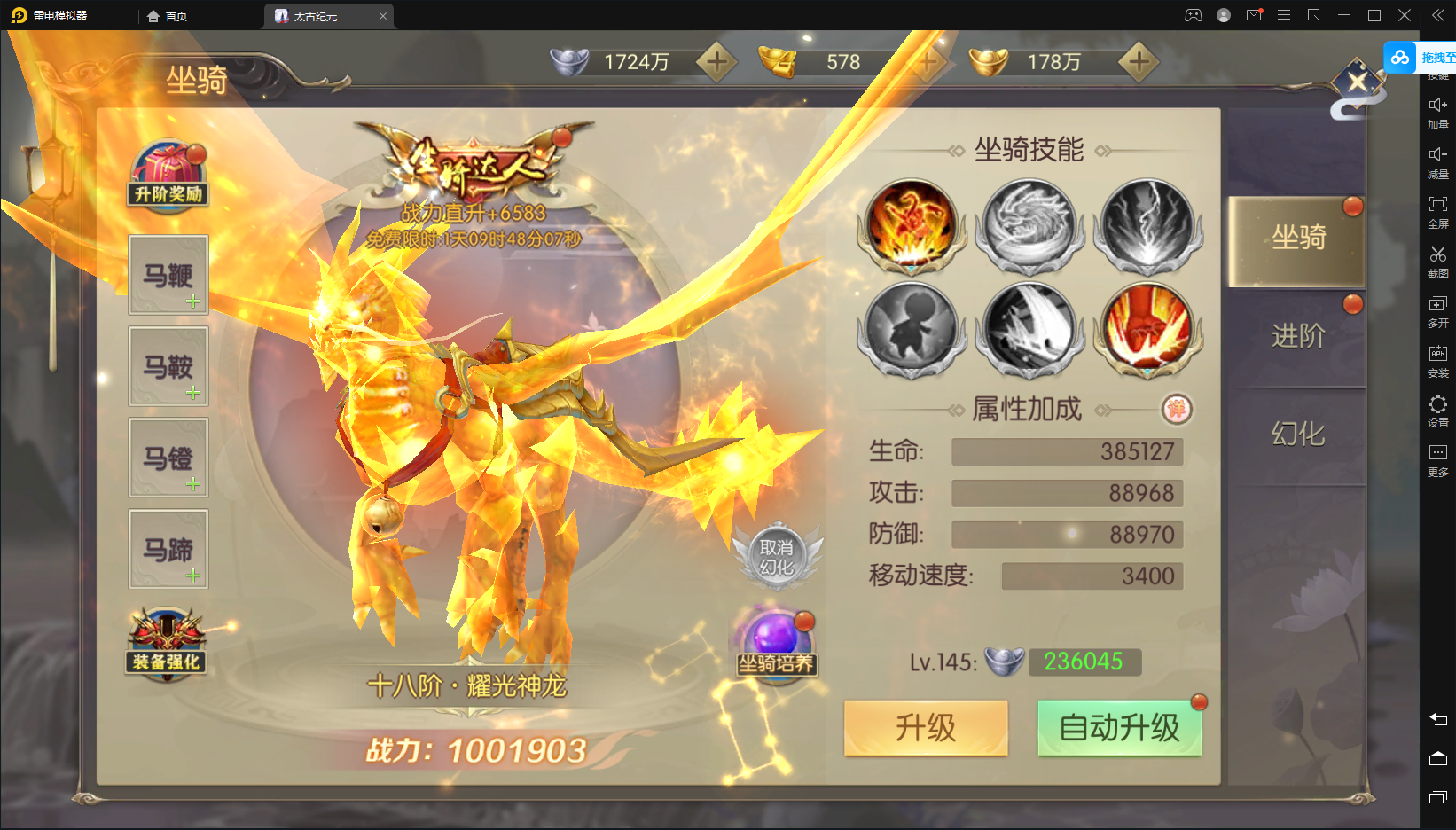Click 取消幻化 cancel transformation button
The width and height of the screenshot is (1456, 830).
pos(777,557)
